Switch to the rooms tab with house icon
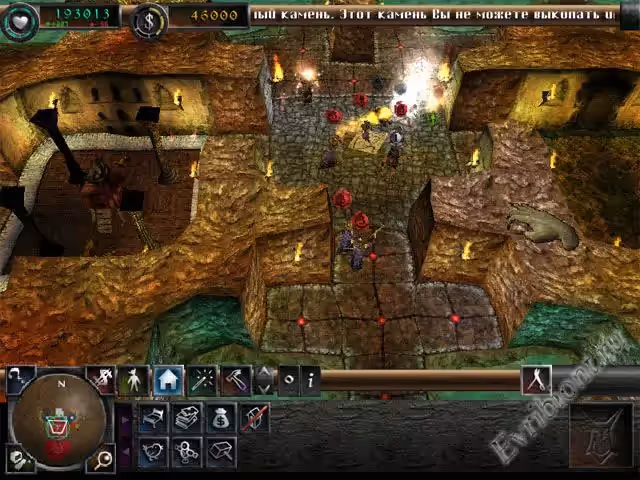640x480 pixels. tap(168, 380)
